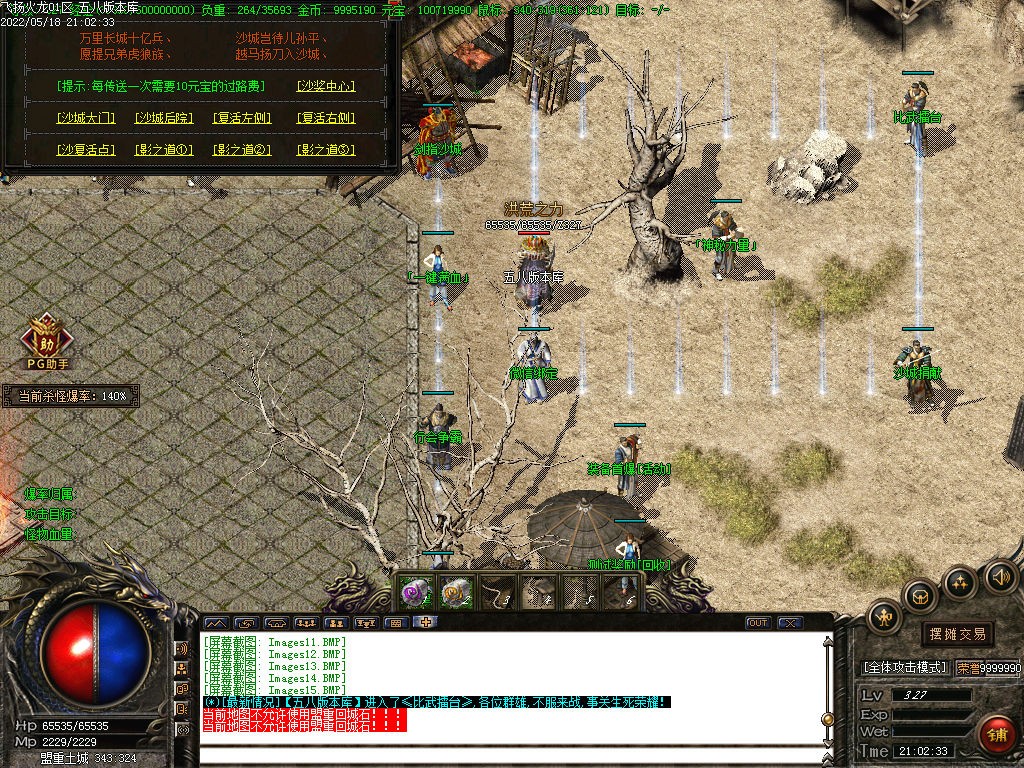Open the character equipment round icon

[x=884, y=616]
